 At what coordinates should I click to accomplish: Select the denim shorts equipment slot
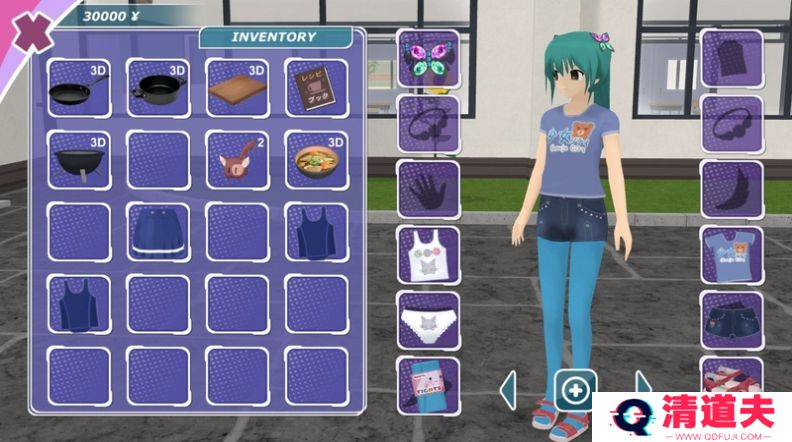tap(731, 320)
